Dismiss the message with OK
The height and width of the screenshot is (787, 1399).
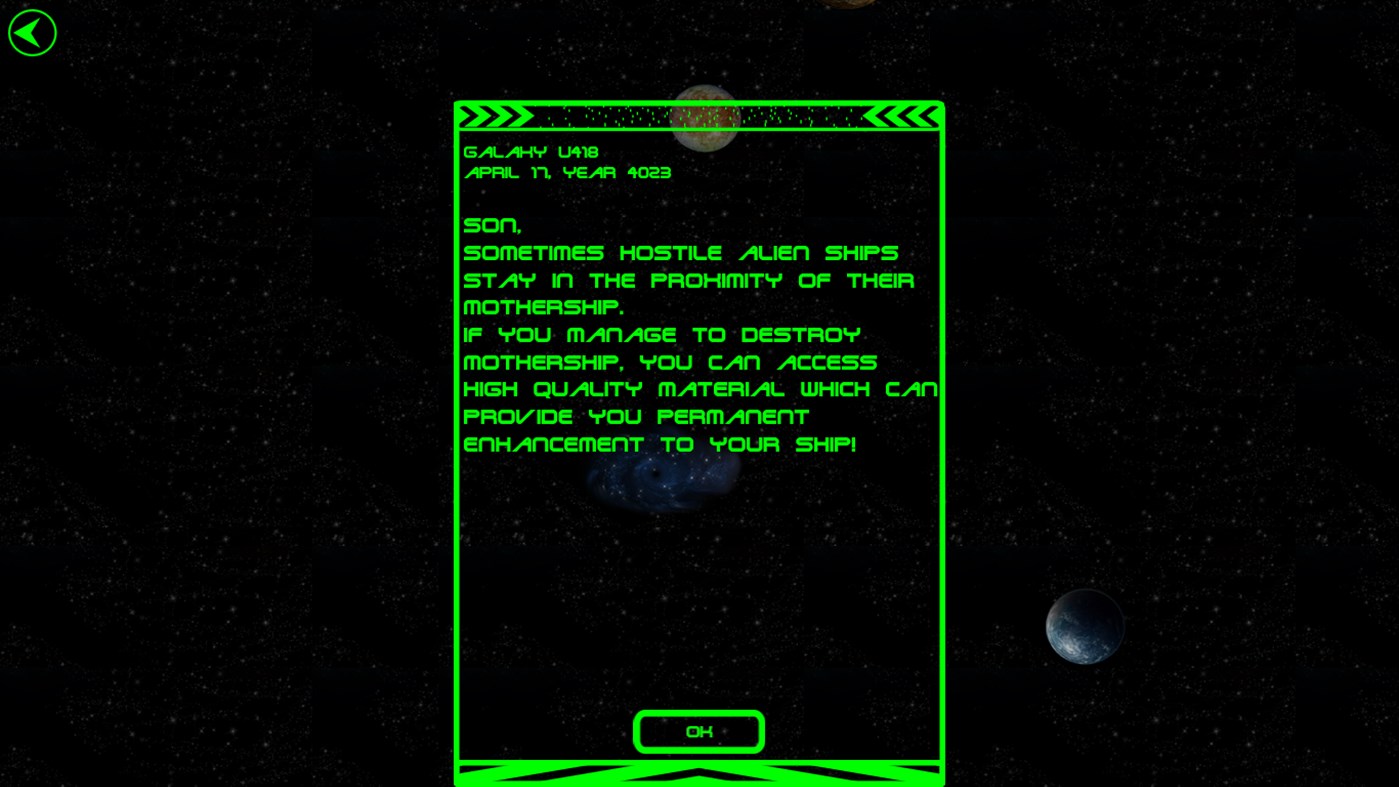point(698,731)
